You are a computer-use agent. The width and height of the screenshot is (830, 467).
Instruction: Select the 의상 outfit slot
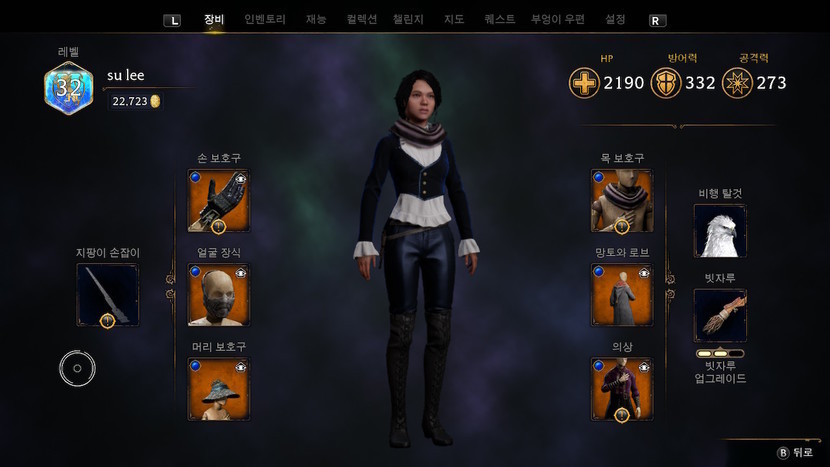click(622, 389)
